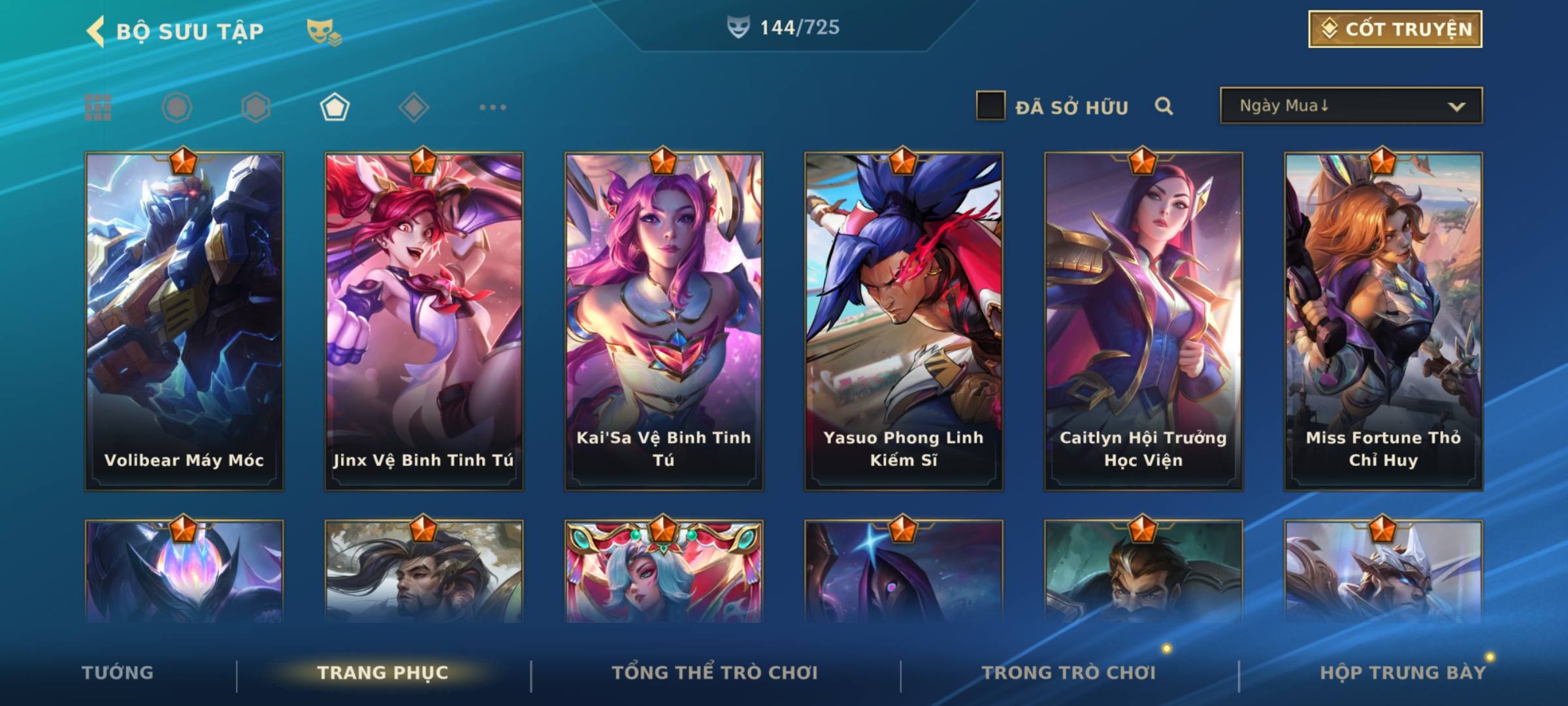Open the Ngày Mua sort dropdown

[1351, 106]
